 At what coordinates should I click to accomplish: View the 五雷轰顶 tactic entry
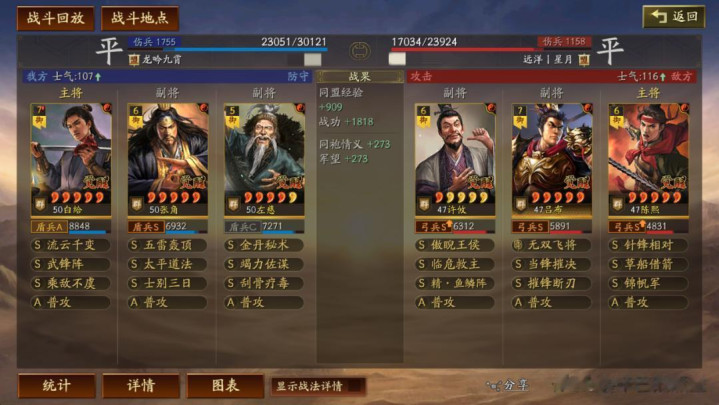pos(168,245)
